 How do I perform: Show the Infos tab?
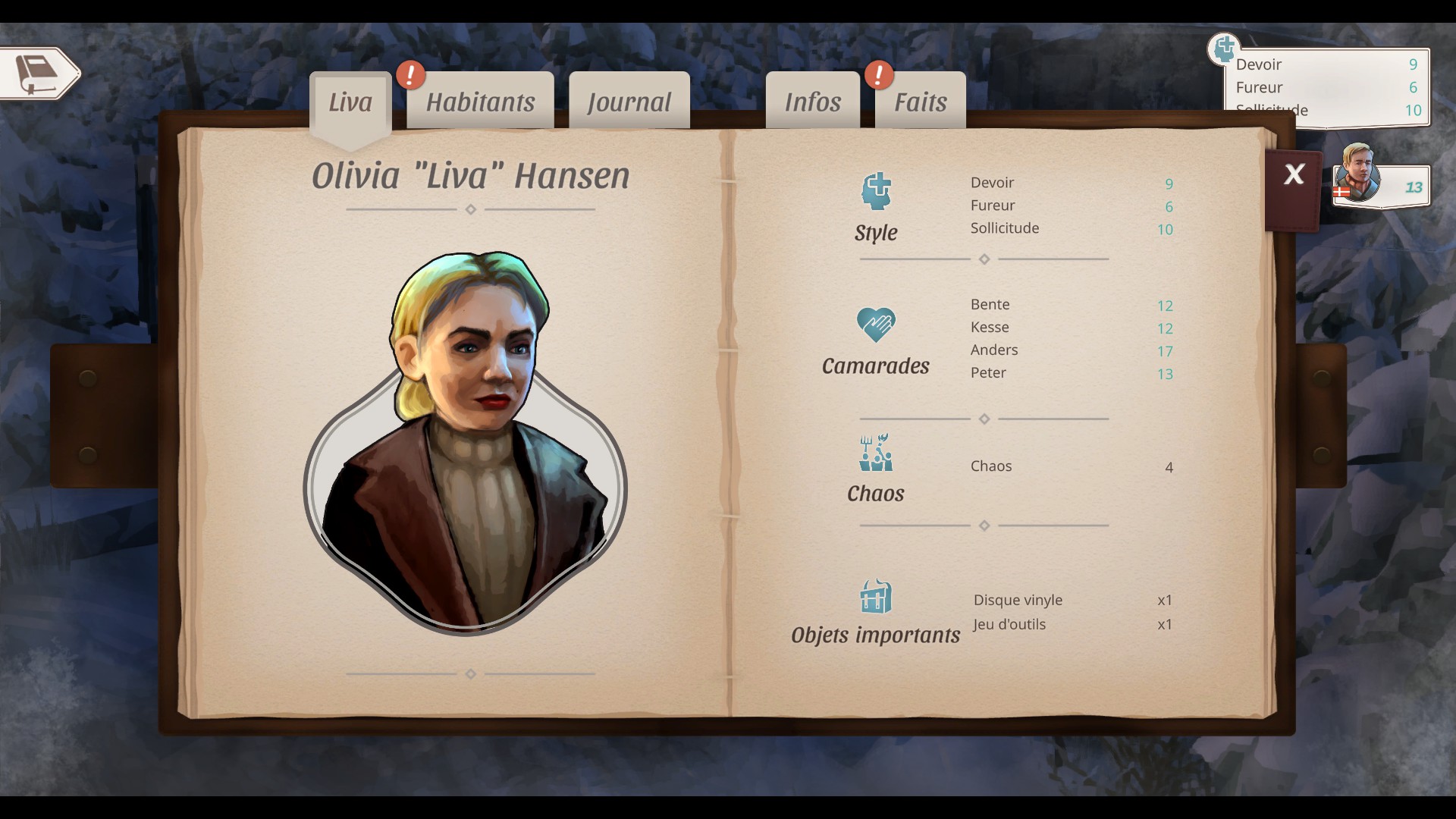[x=812, y=102]
